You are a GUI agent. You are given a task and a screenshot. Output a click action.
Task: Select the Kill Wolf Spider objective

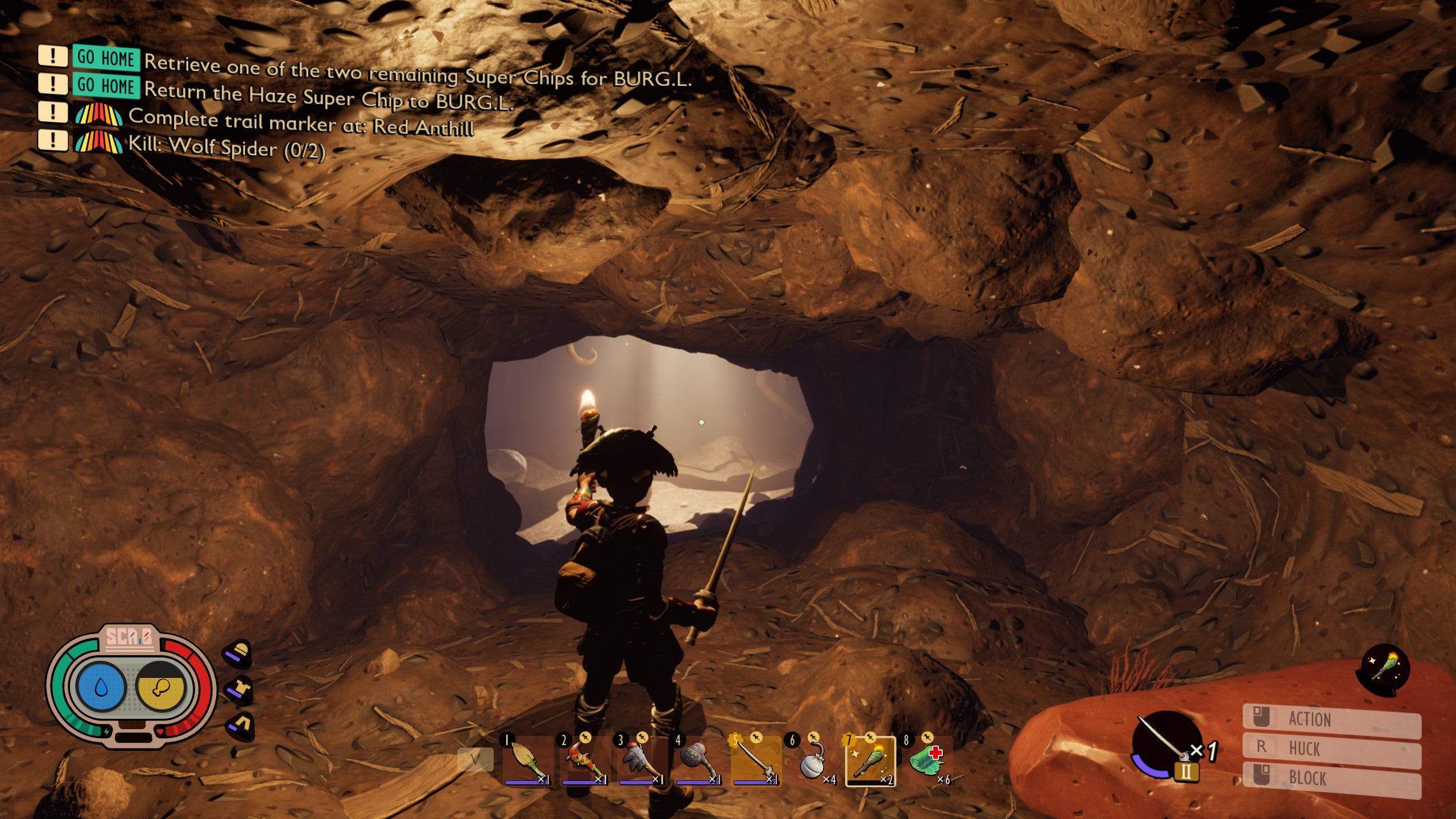point(226,147)
